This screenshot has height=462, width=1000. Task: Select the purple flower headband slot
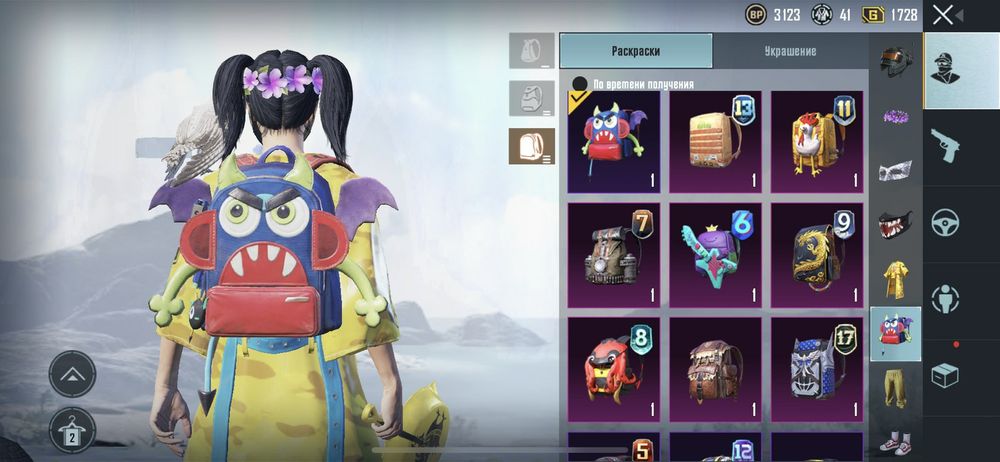(895, 116)
